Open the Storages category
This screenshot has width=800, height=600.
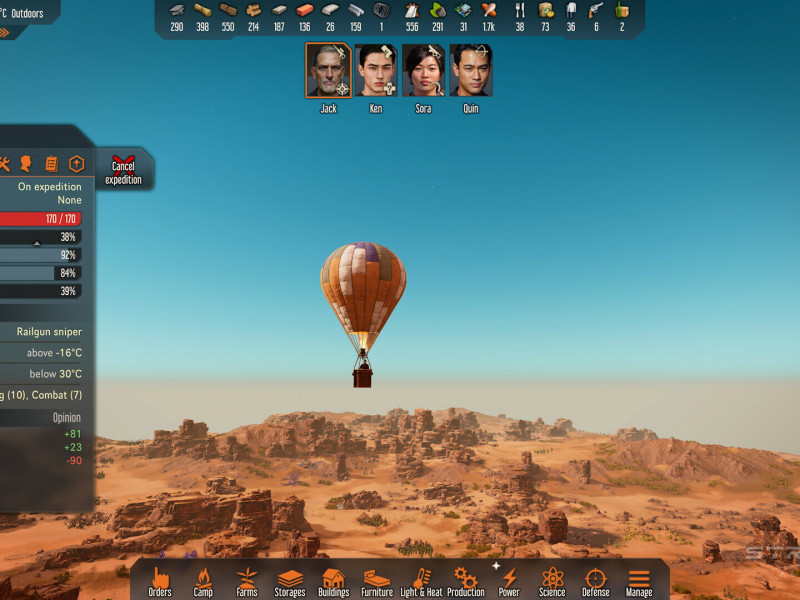click(290, 580)
